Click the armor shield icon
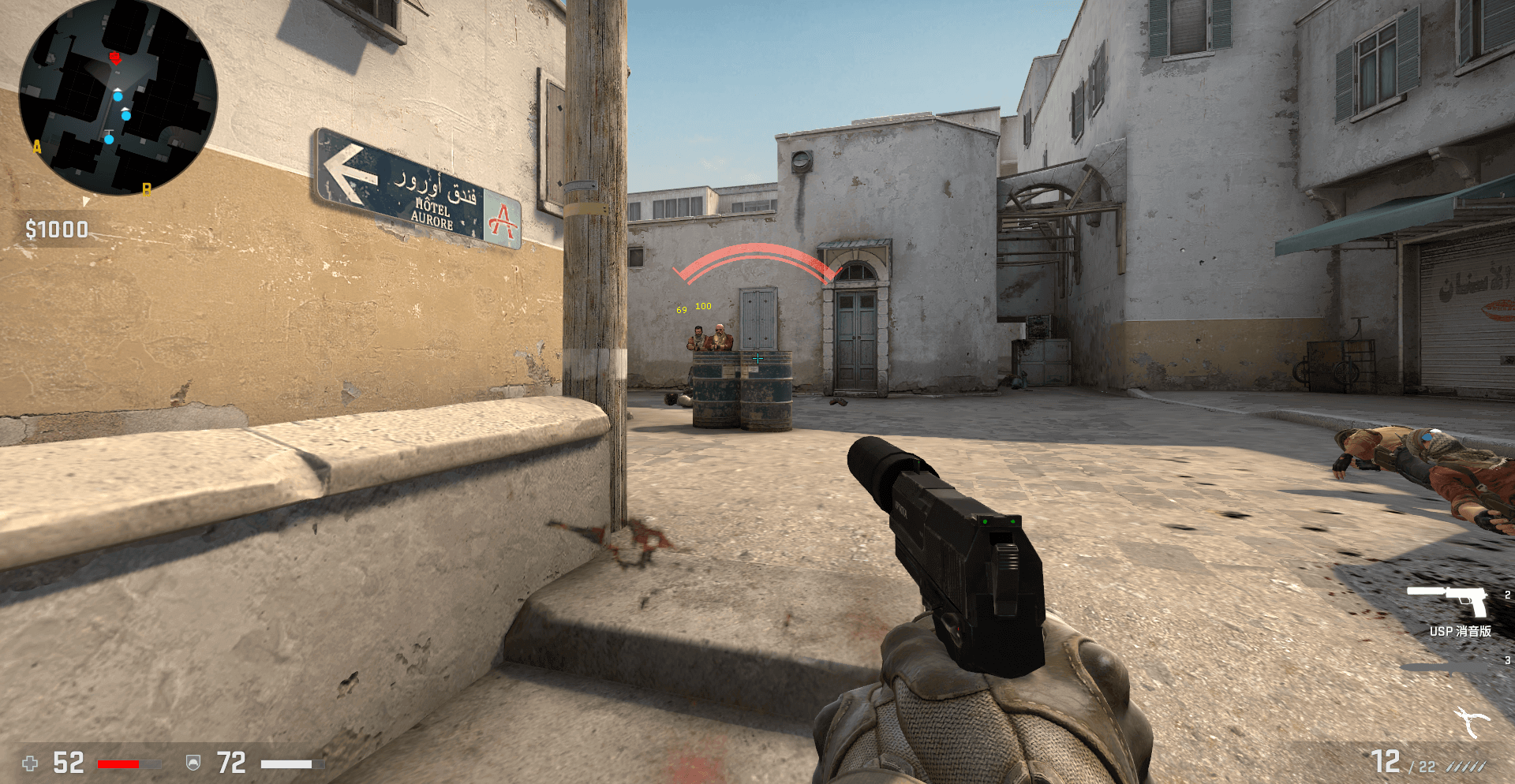 [x=192, y=762]
